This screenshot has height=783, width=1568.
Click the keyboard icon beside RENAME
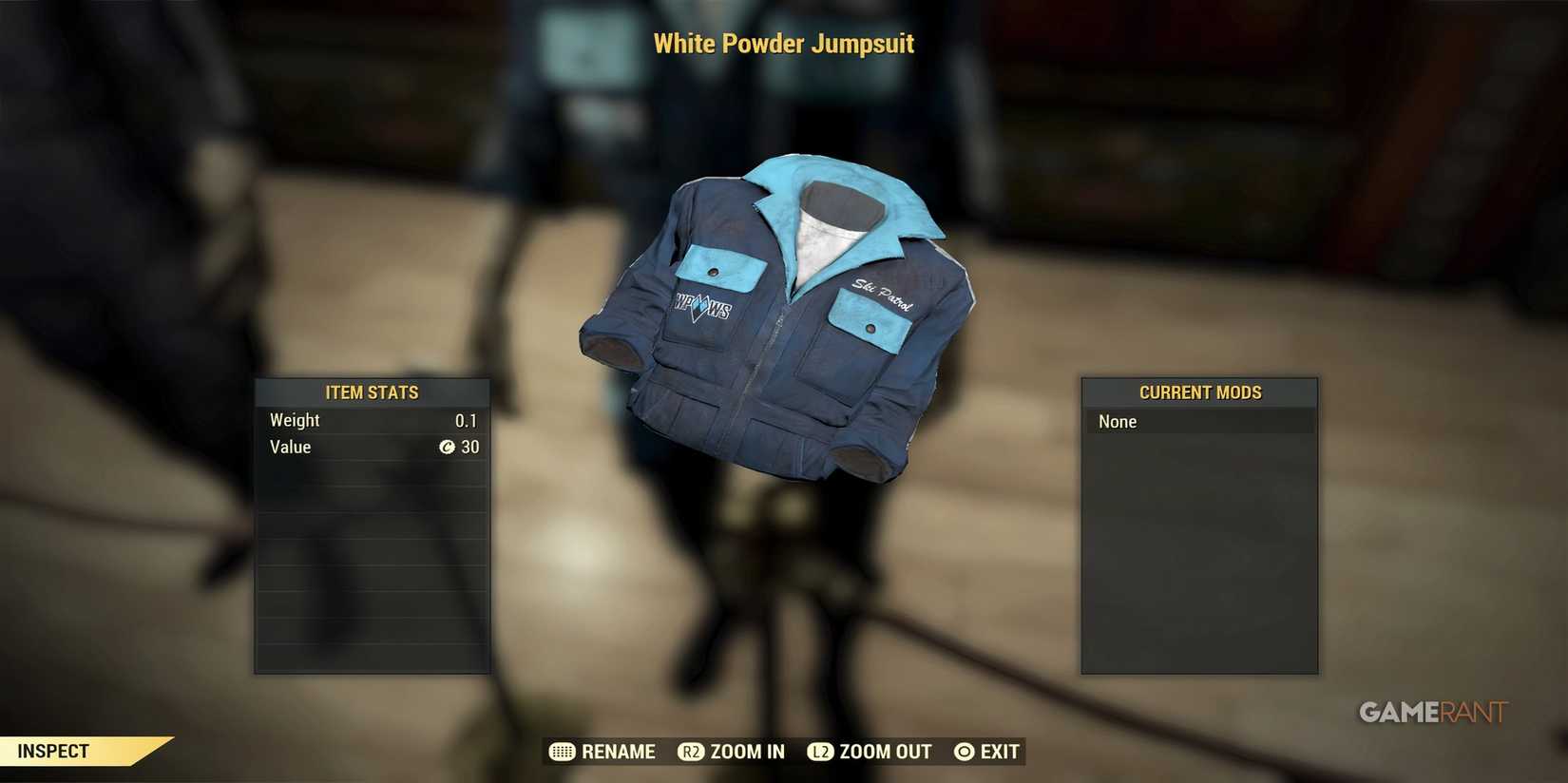[560, 752]
